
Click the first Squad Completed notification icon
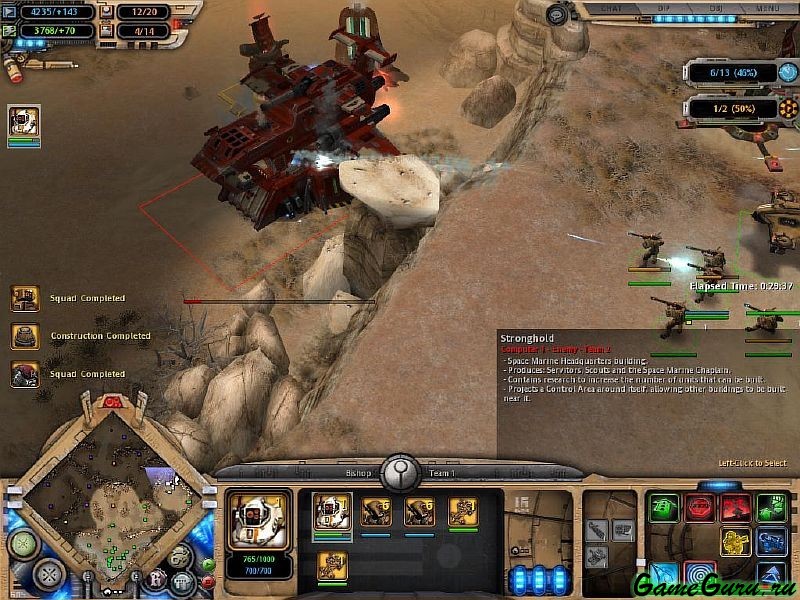pyautogui.click(x=25, y=298)
